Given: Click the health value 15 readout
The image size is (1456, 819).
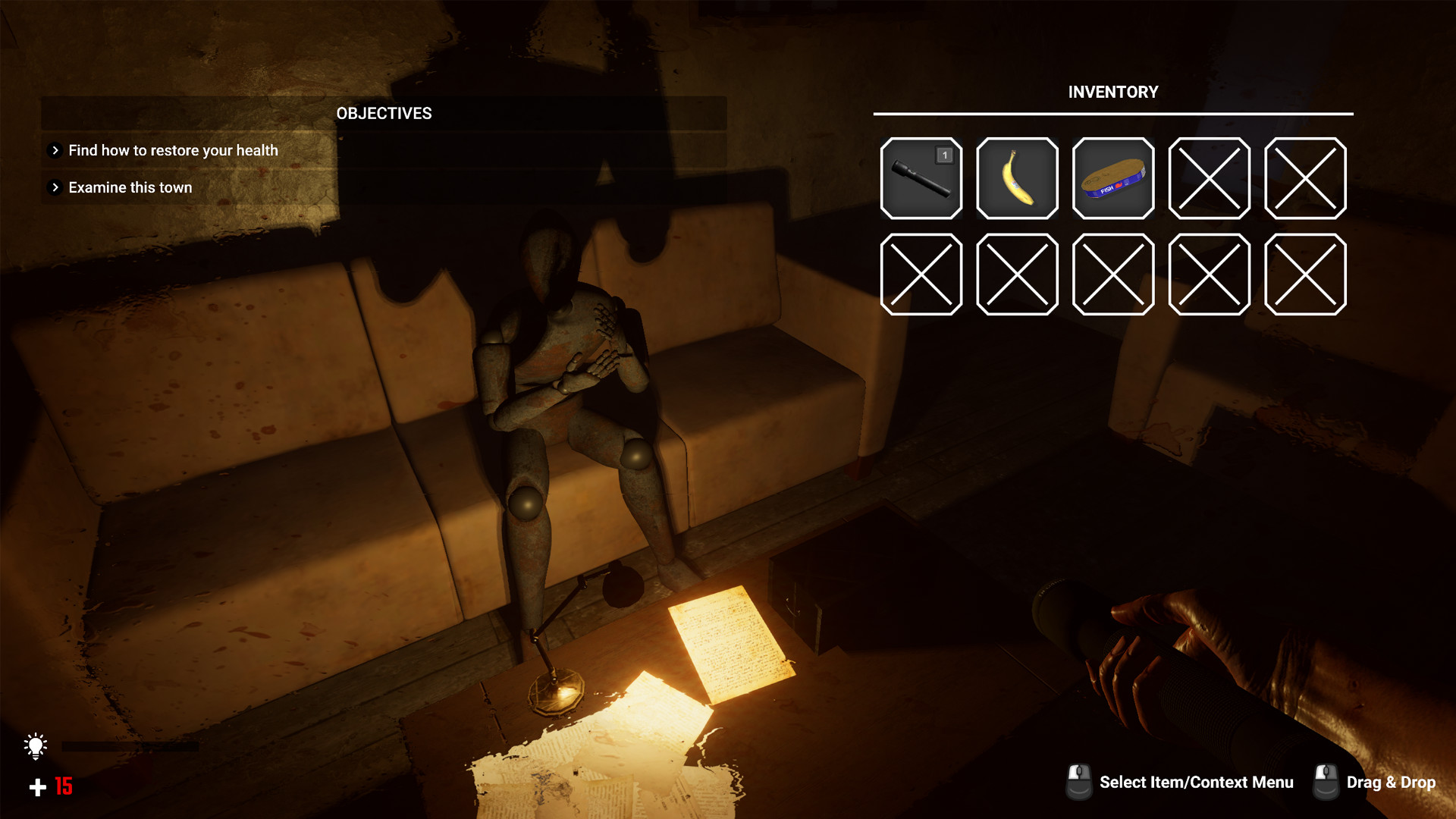Looking at the screenshot, I should [62, 787].
